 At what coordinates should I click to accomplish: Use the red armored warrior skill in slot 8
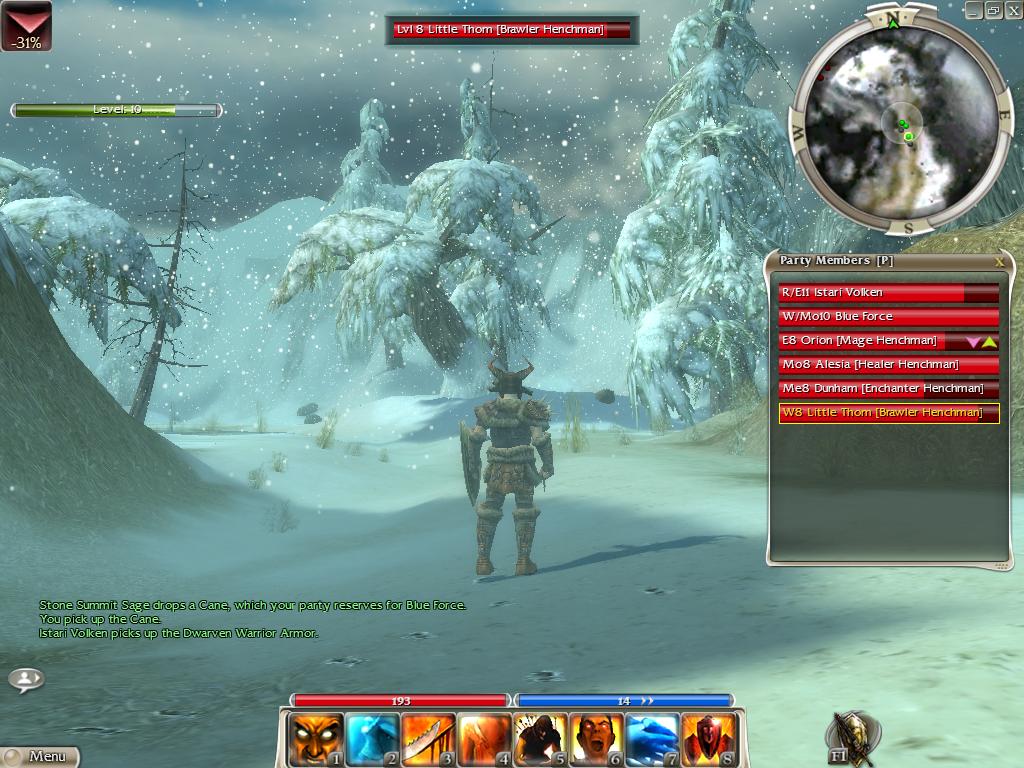[708, 739]
